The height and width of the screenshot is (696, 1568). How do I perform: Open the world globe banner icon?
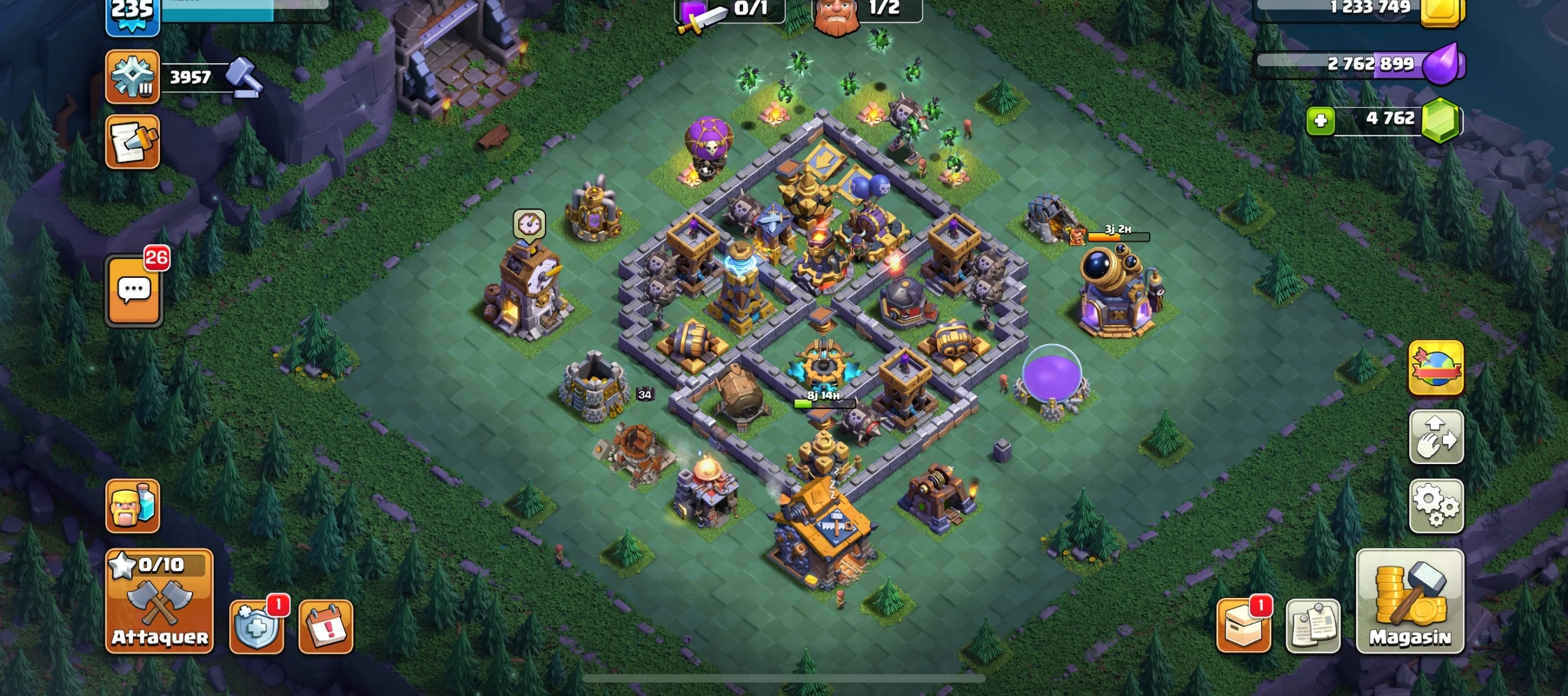1436,367
